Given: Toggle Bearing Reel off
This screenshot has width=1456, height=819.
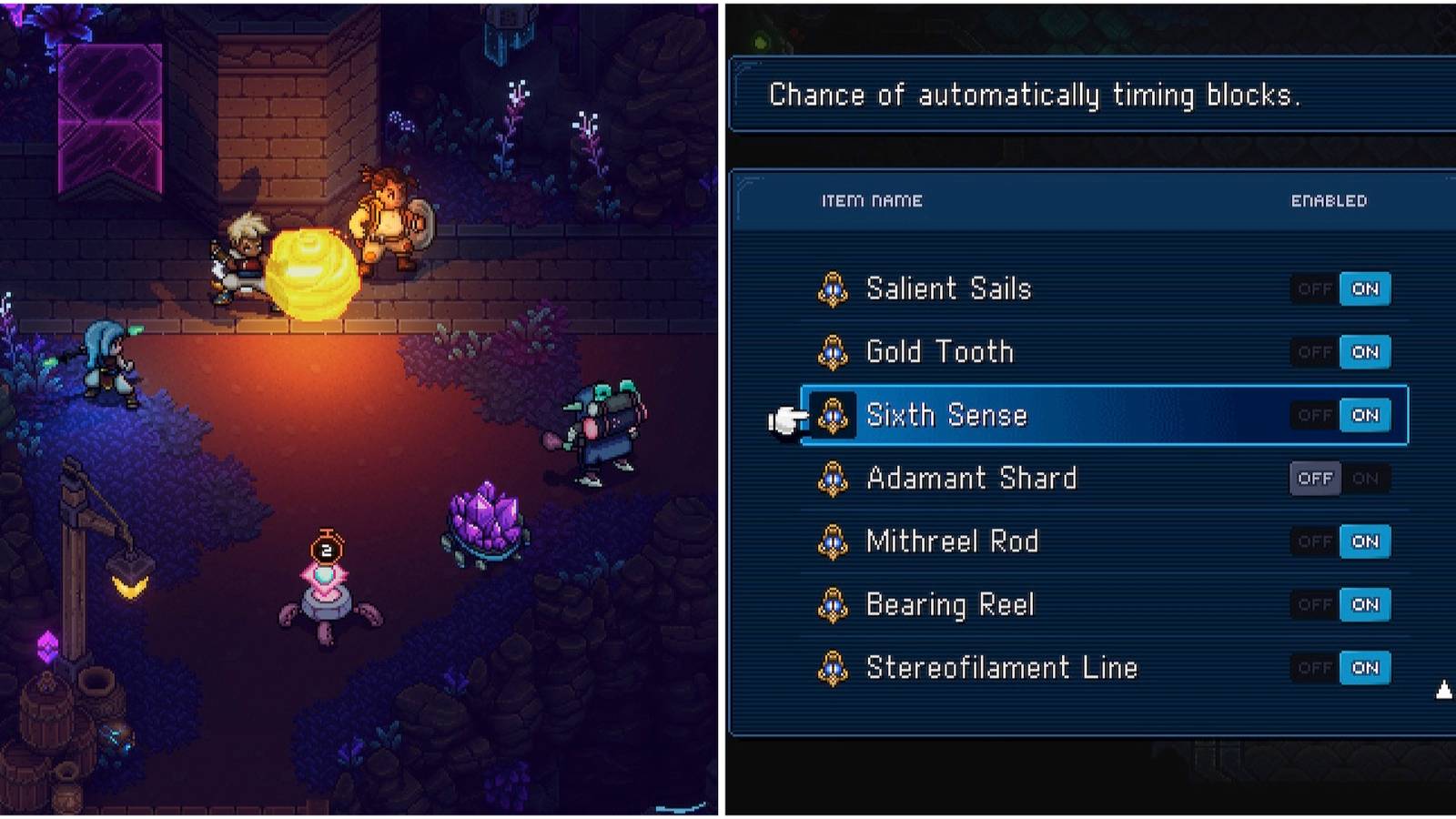Looking at the screenshot, I should (1314, 604).
